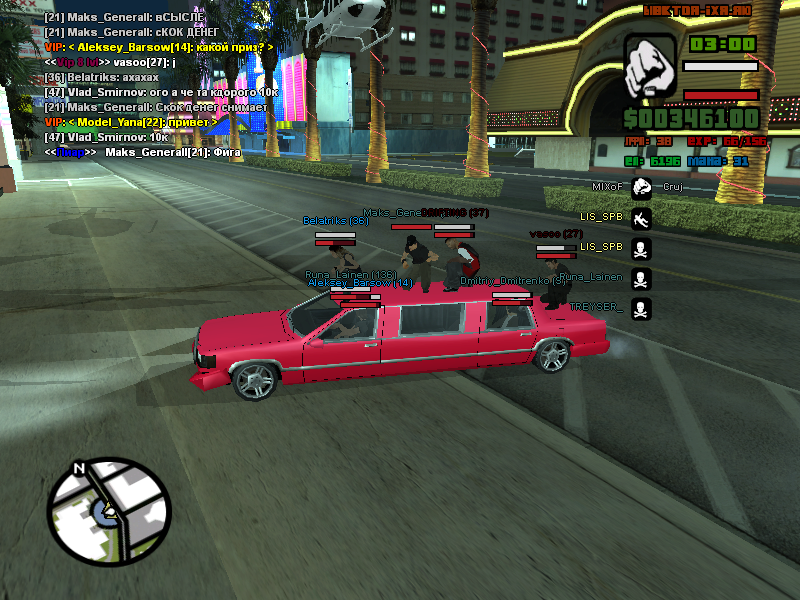Select vasoo's Vip 8 lvl chat line

point(110,62)
